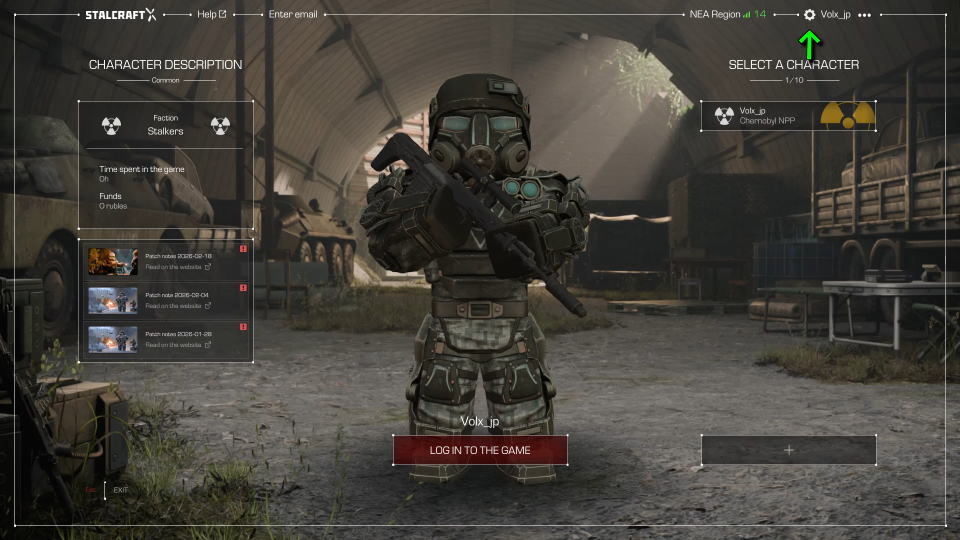Image resolution: width=960 pixels, height=540 pixels.
Task: Open the settings gear icon
Action: (809, 15)
